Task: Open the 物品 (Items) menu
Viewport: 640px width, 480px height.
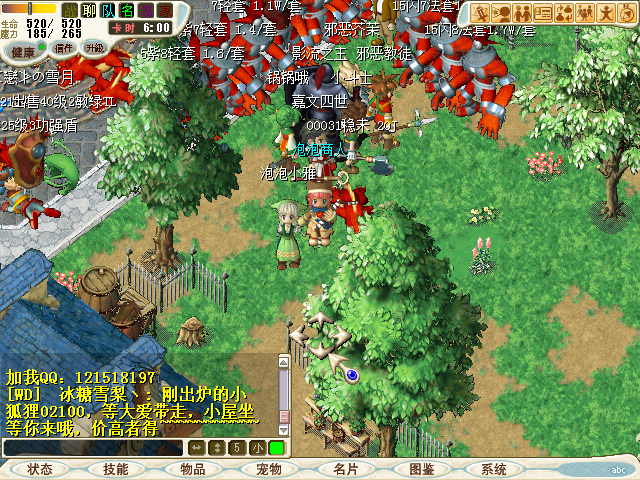Action: (x=192, y=469)
